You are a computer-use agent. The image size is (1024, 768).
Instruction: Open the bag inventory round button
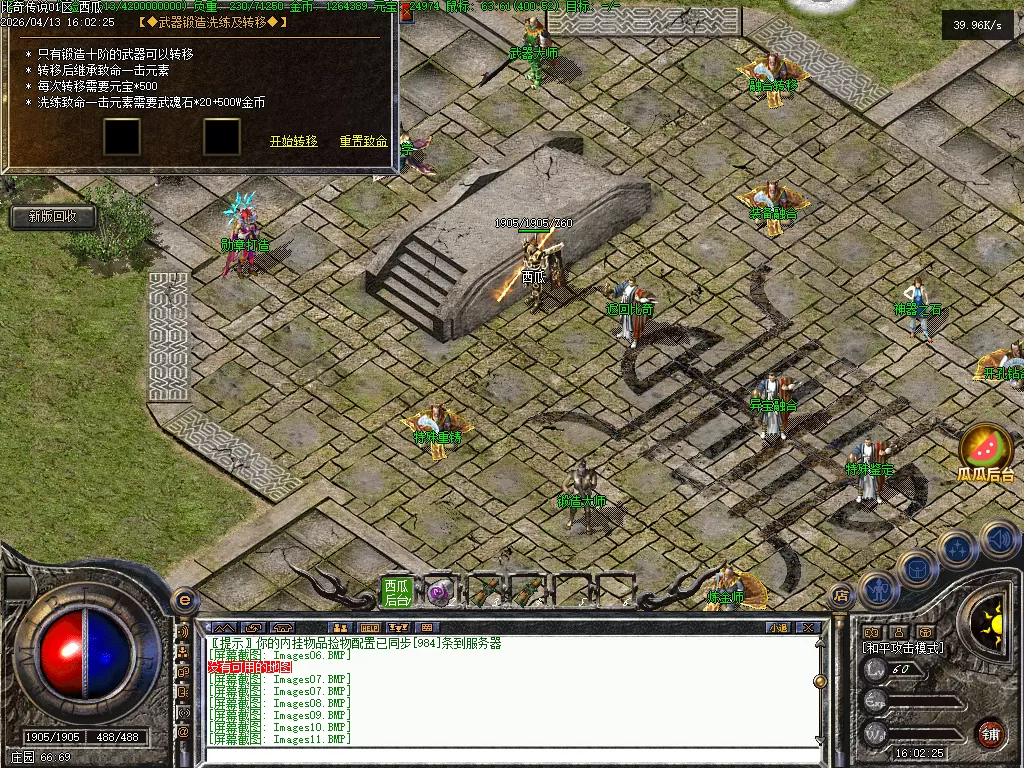[916, 570]
